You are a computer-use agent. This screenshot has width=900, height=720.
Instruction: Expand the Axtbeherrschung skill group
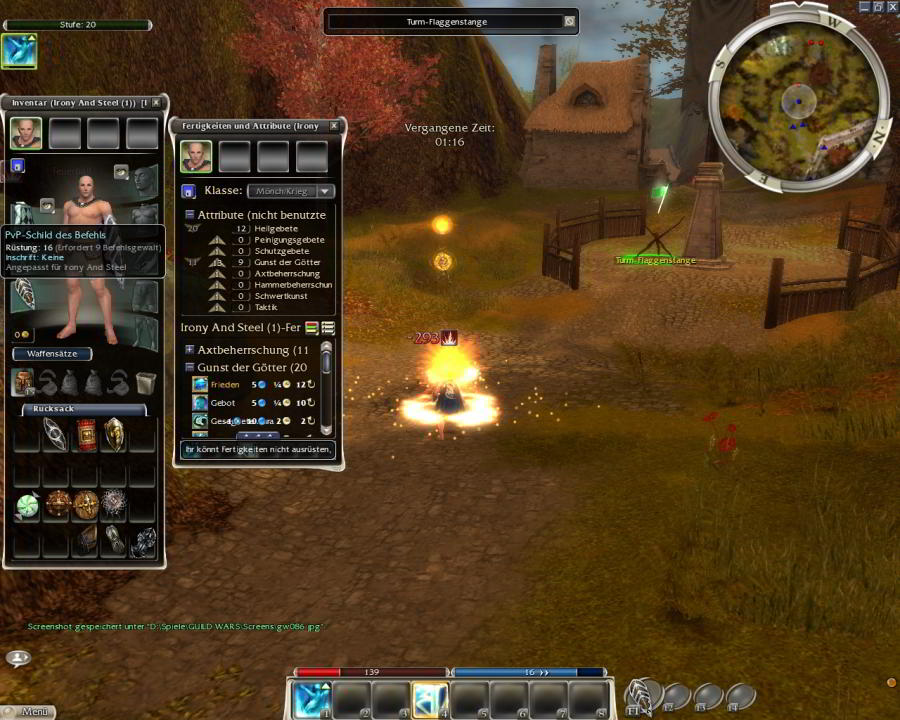(x=189, y=350)
